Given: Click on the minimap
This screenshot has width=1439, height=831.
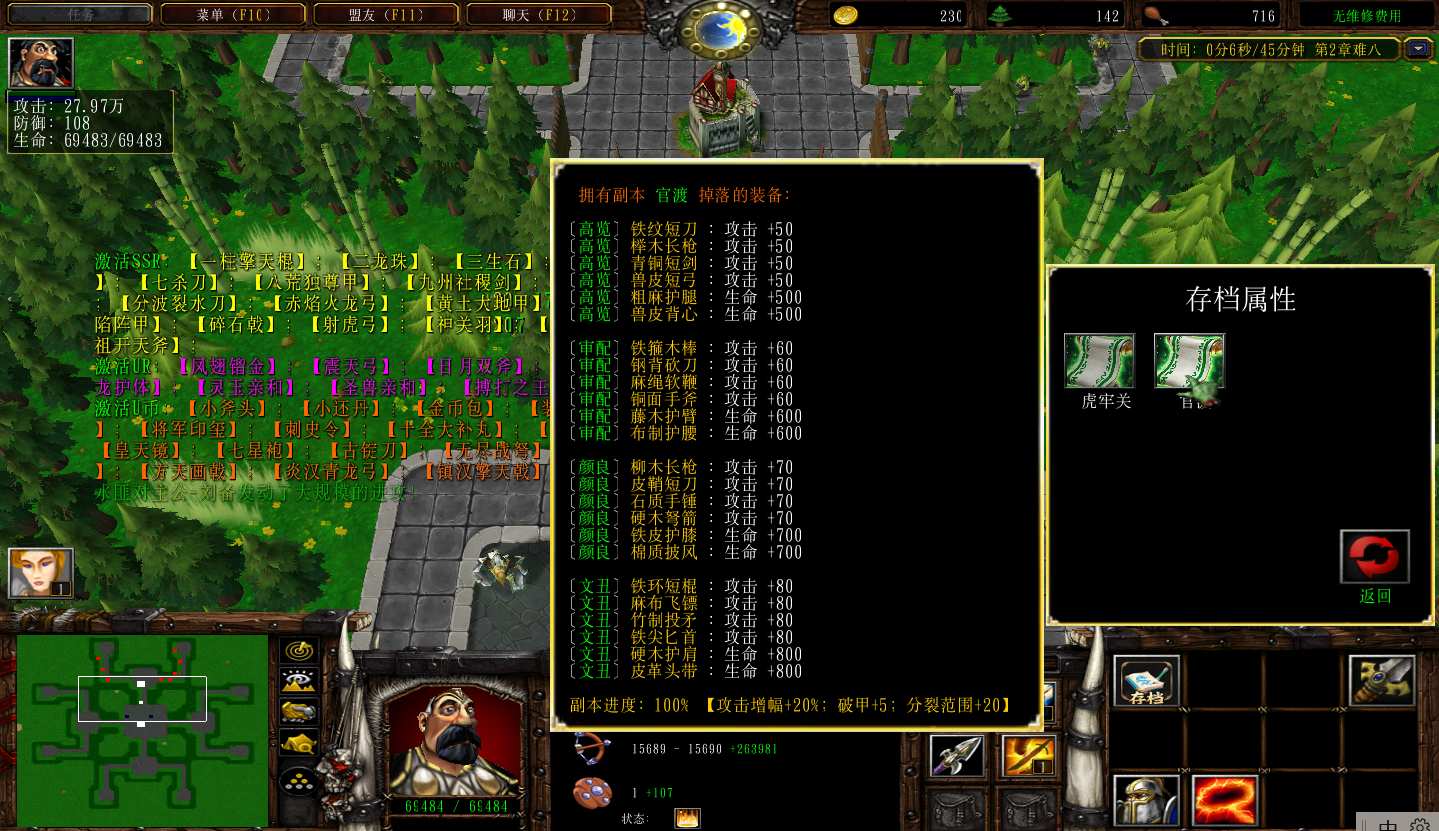Looking at the screenshot, I should click(142, 730).
